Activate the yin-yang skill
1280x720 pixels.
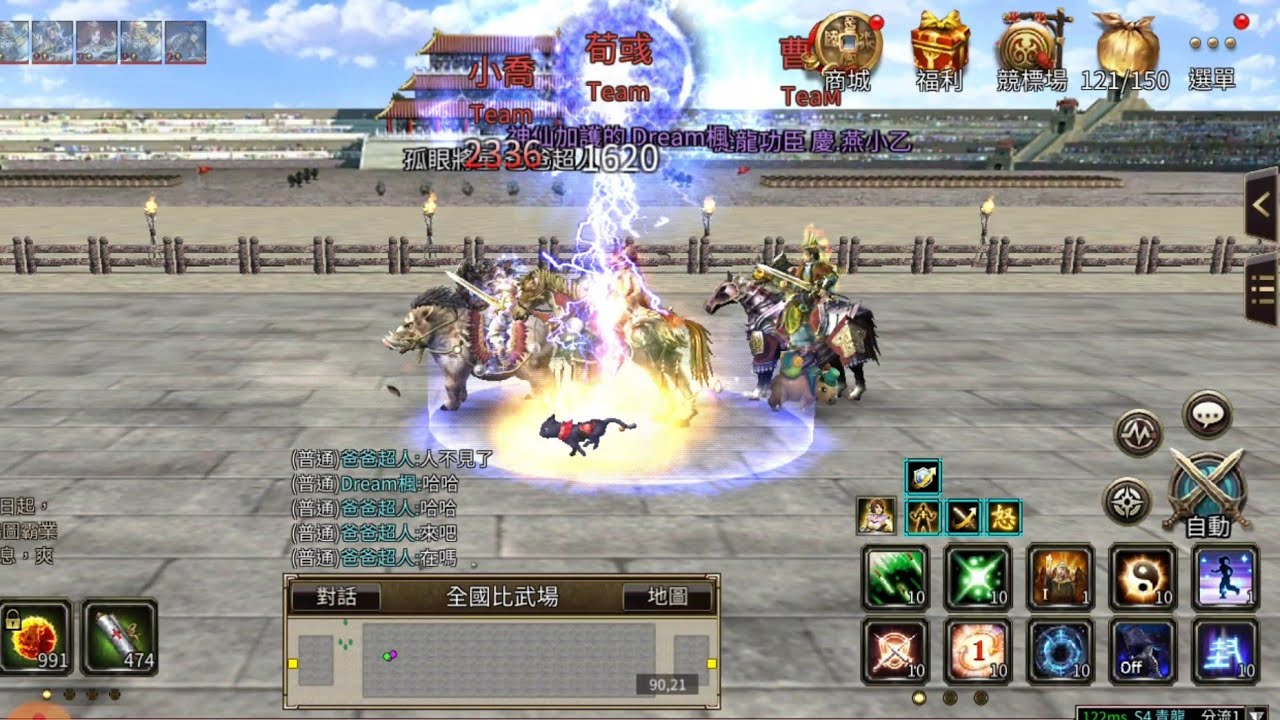[x=1142, y=578]
